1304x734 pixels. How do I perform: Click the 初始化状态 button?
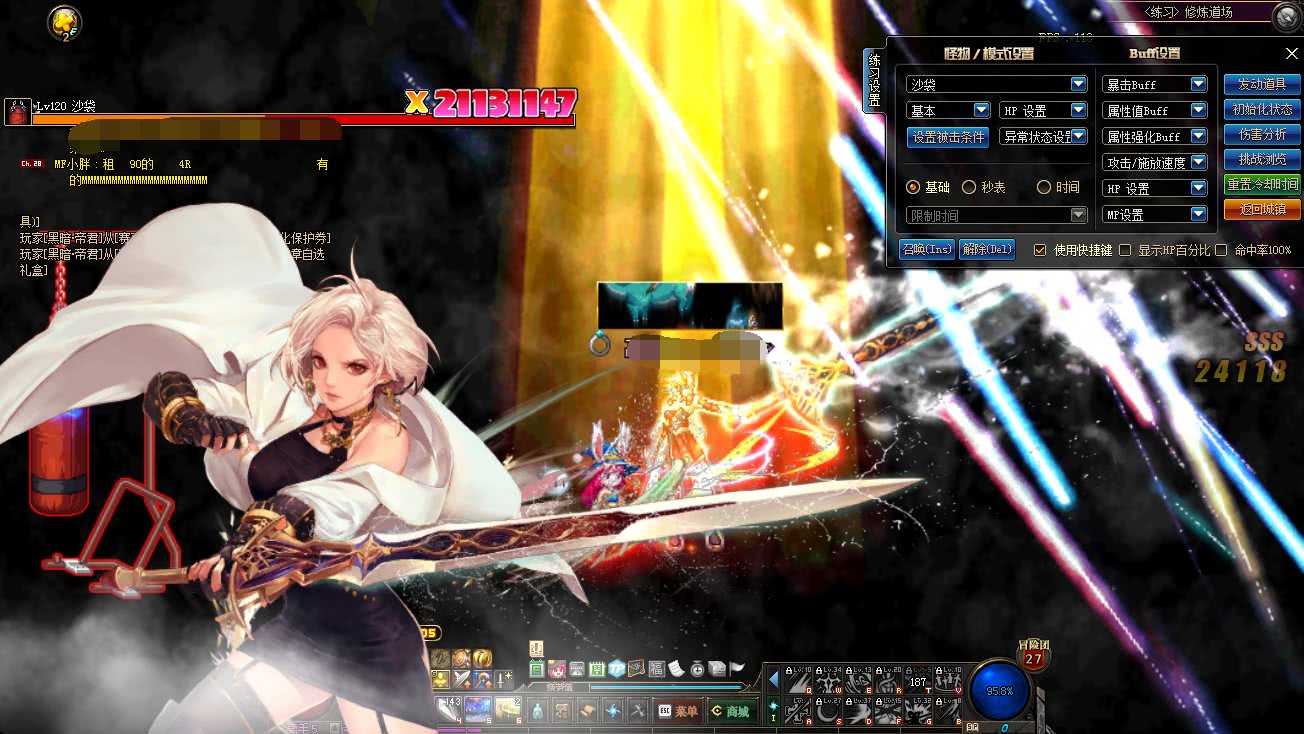pyautogui.click(x=1262, y=110)
